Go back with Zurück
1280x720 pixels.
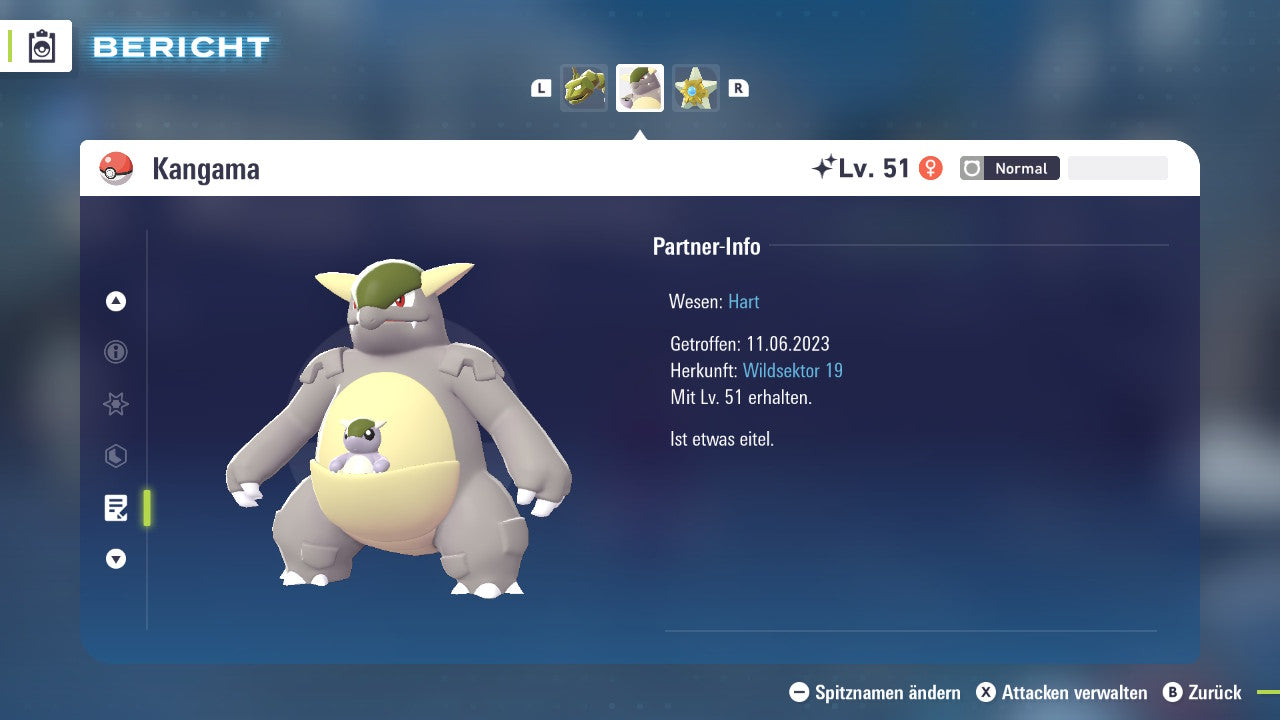(x=1202, y=692)
